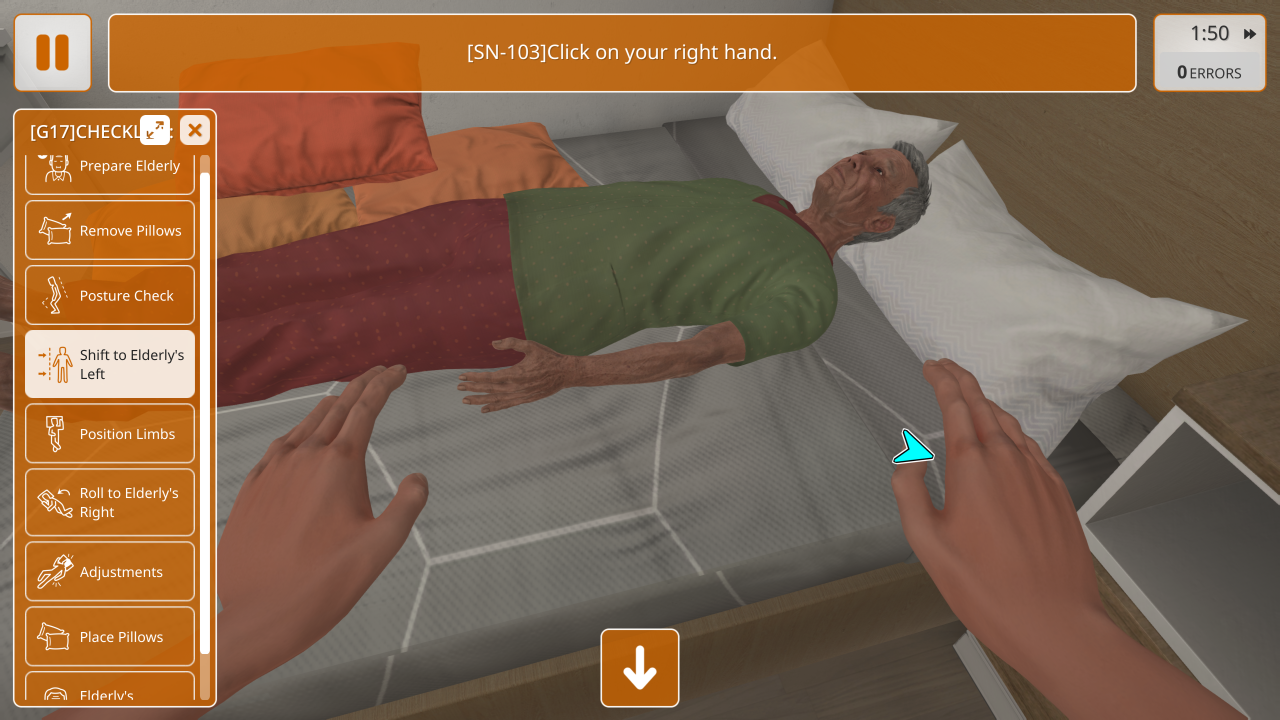Select the Position Limbs checklist entry
Image resolution: width=1280 pixels, height=720 pixels.
click(x=110, y=434)
